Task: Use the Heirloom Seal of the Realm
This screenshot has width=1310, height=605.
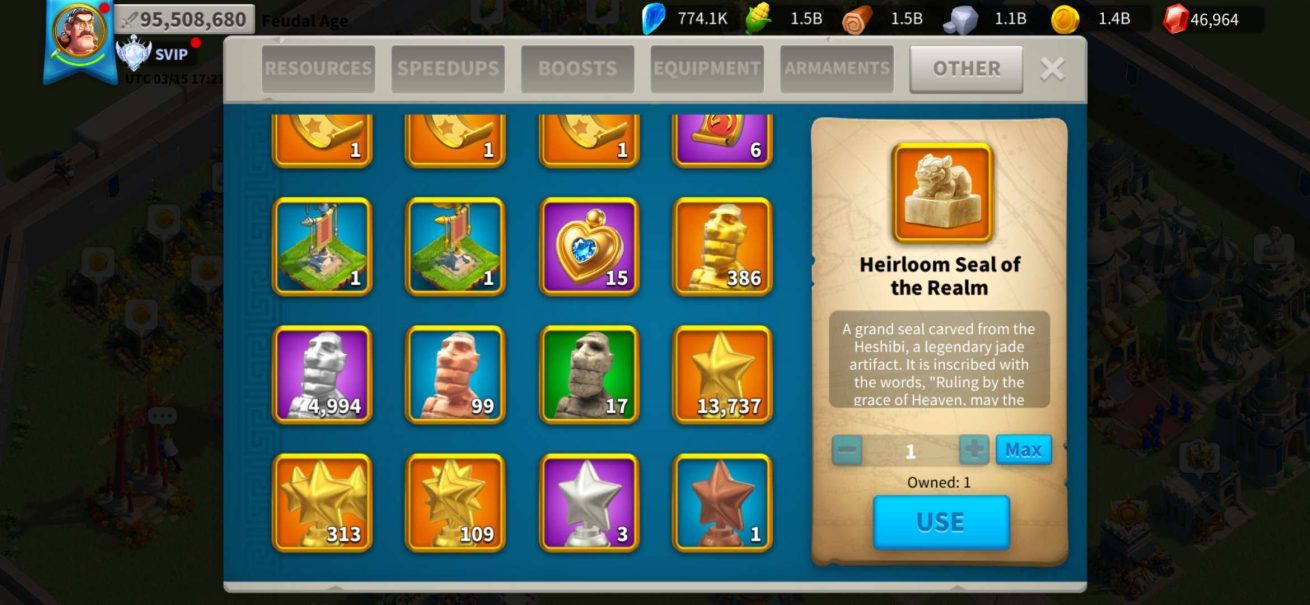Action: pos(941,522)
